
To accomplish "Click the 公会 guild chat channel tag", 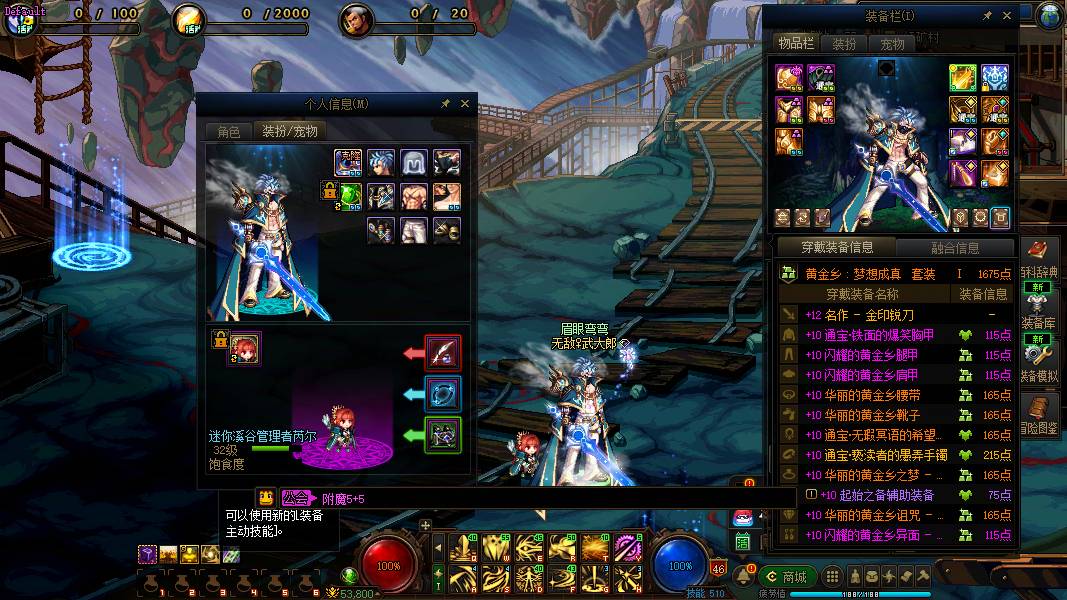I will [295, 497].
